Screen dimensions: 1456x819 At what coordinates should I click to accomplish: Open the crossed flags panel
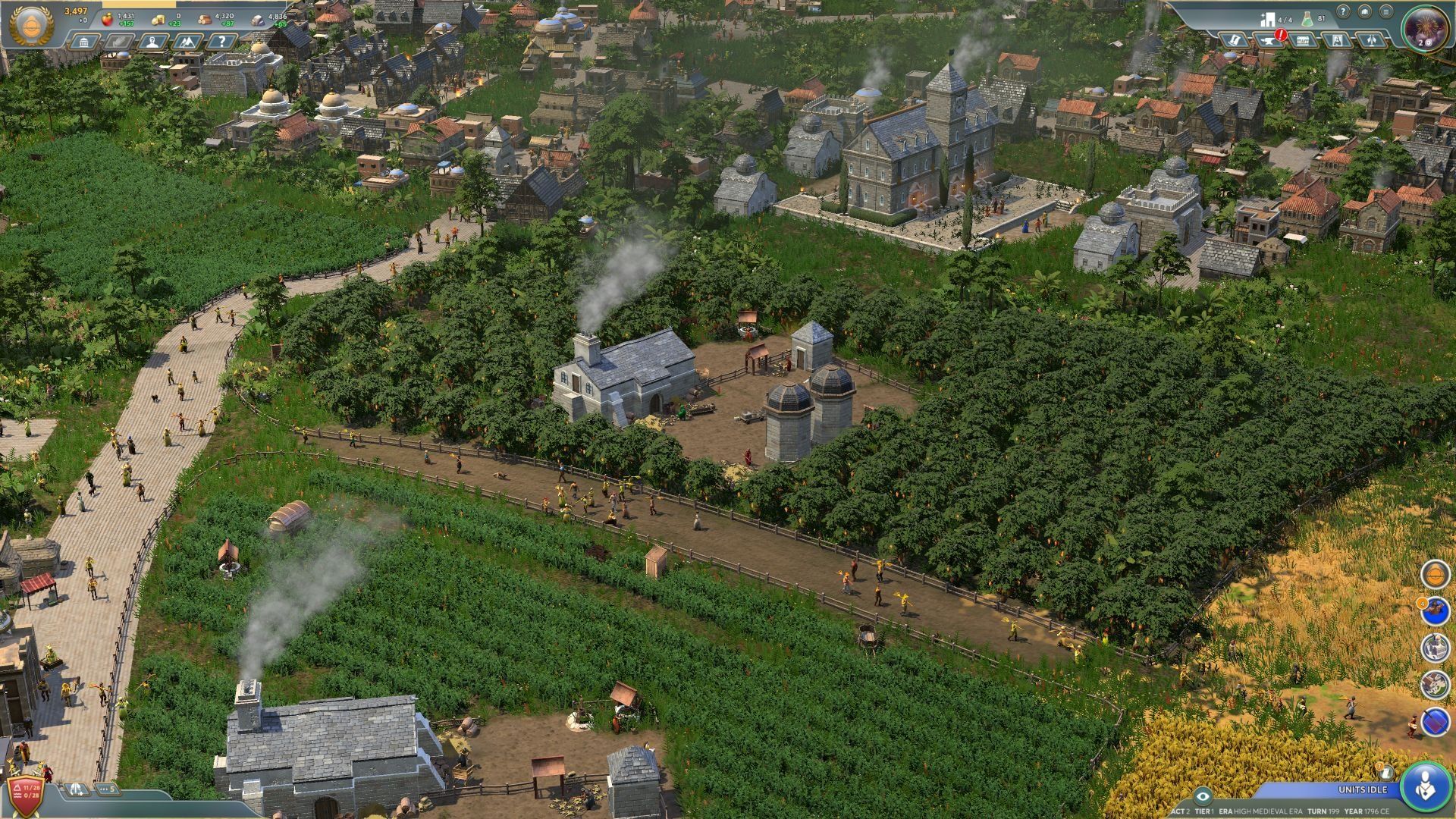[x=1371, y=39]
